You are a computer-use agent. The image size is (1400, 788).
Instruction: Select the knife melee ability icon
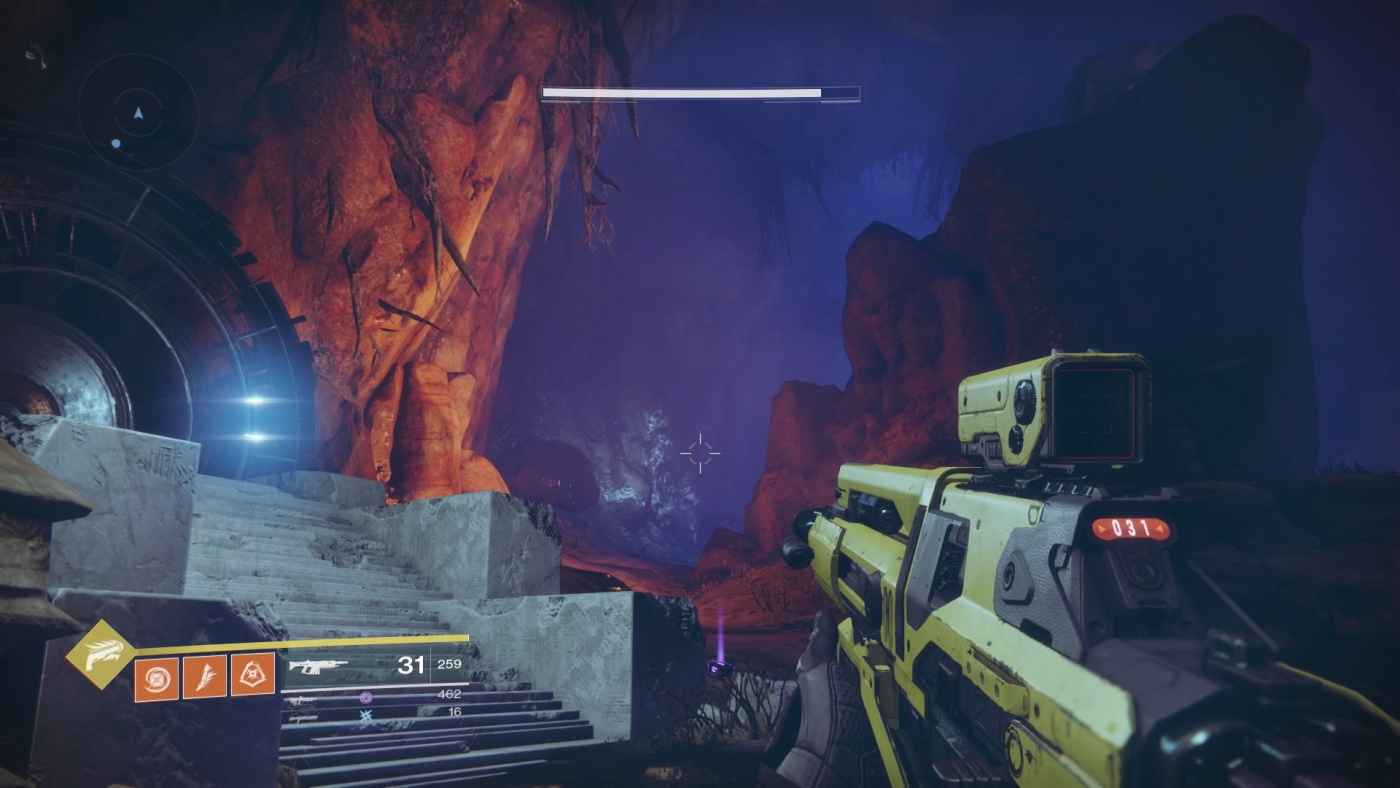point(204,675)
